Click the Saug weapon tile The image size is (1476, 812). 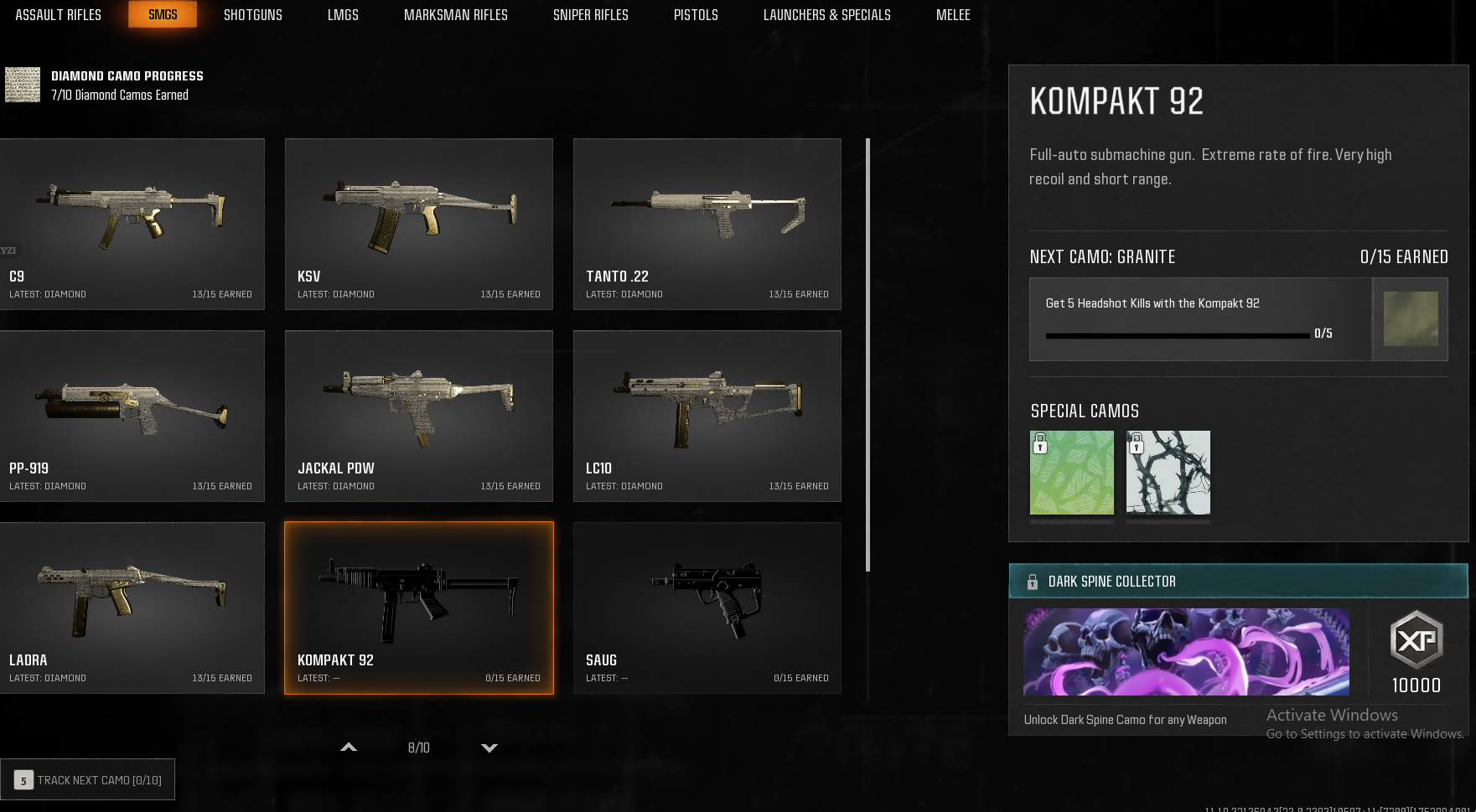point(707,608)
